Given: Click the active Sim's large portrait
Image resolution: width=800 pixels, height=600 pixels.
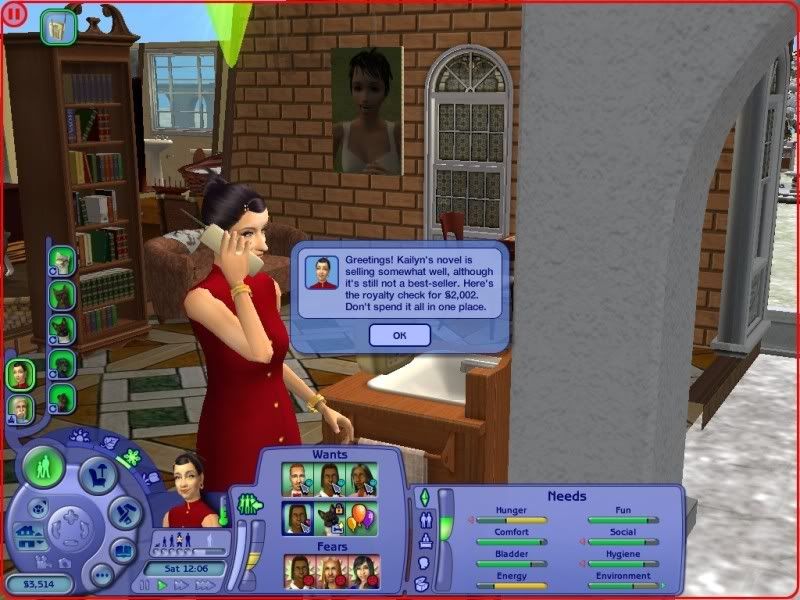Looking at the screenshot, I should point(190,490).
